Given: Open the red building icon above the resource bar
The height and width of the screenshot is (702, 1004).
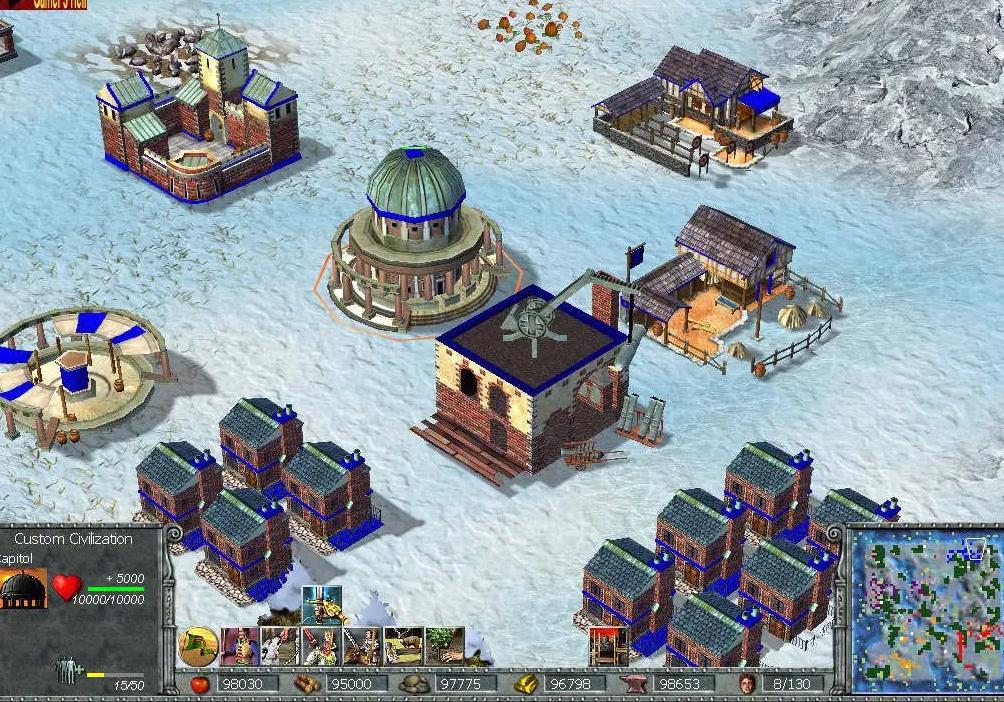Looking at the screenshot, I should point(602,646).
